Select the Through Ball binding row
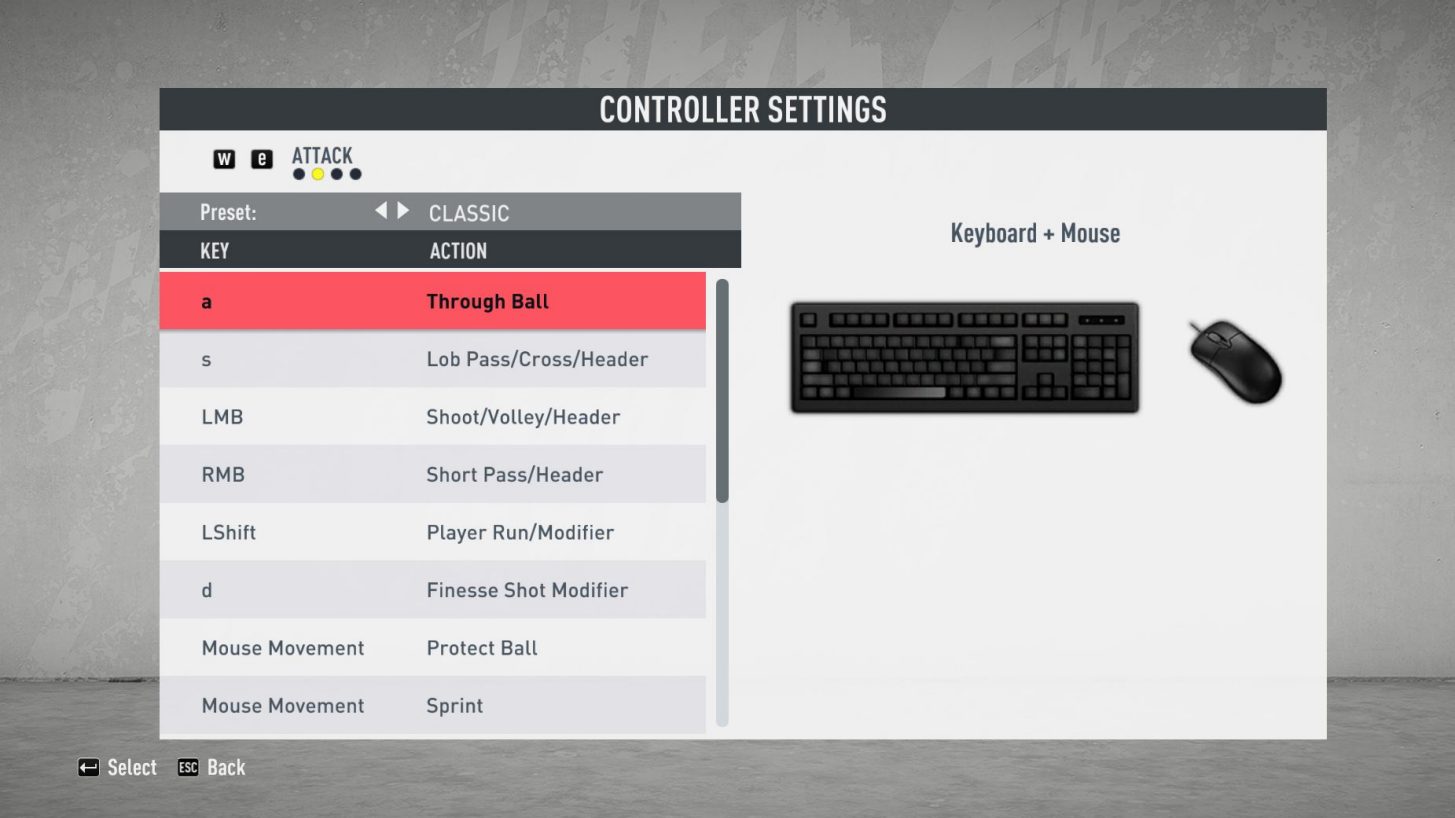This screenshot has height=818, width=1455. pyautogui.click(x=432, y=301)
